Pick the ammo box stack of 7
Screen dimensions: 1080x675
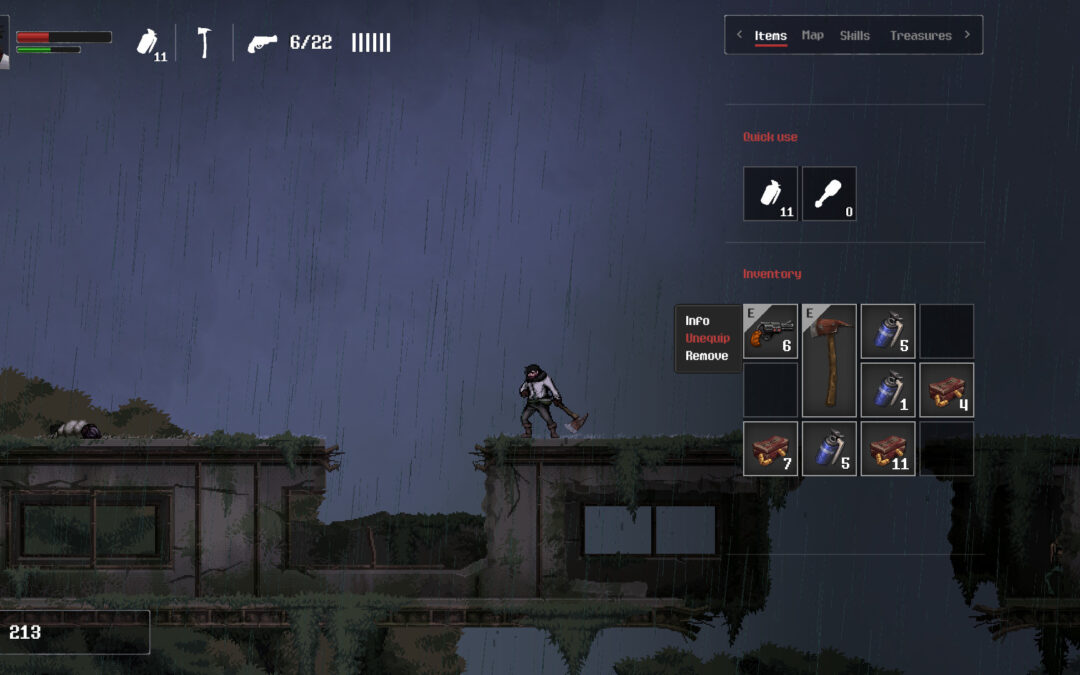pyautogui.click(x=770, y=448)
